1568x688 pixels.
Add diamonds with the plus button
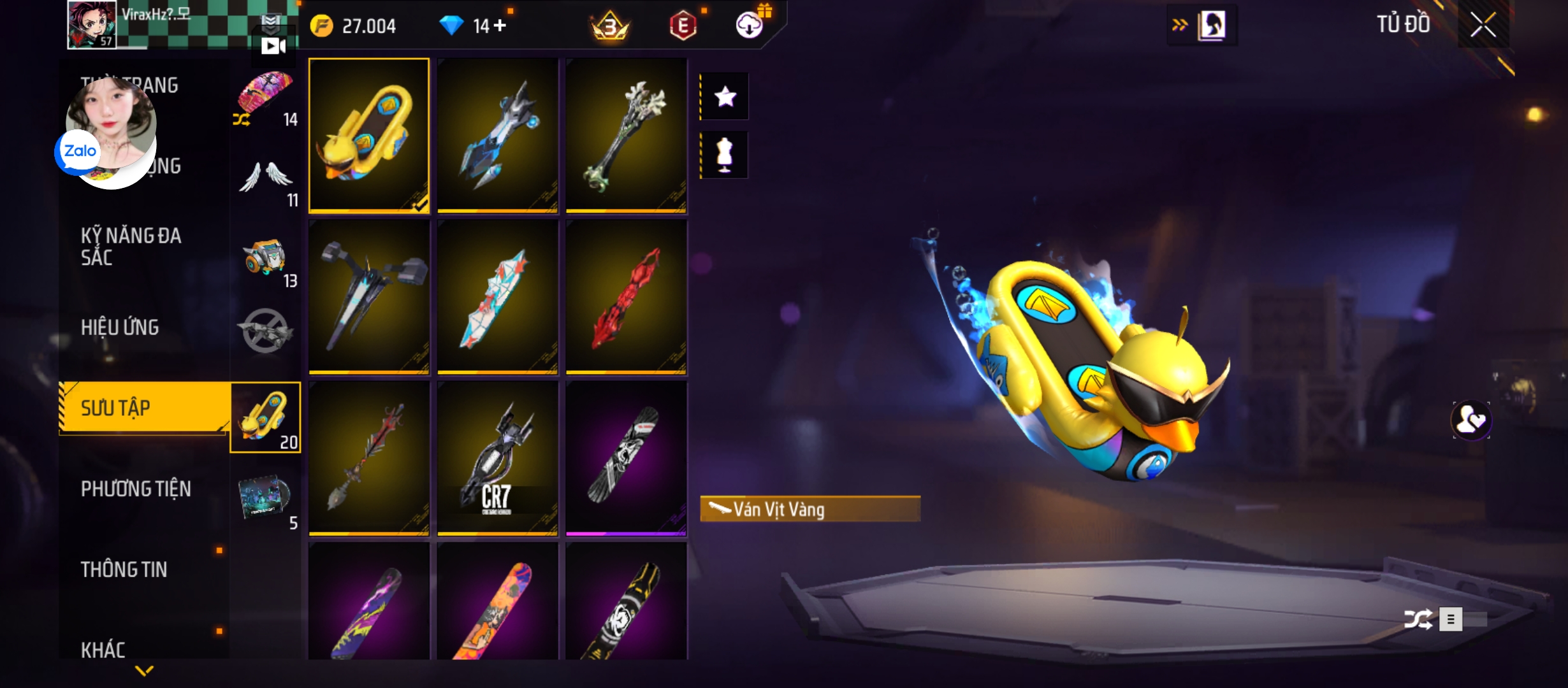point(500,25)
